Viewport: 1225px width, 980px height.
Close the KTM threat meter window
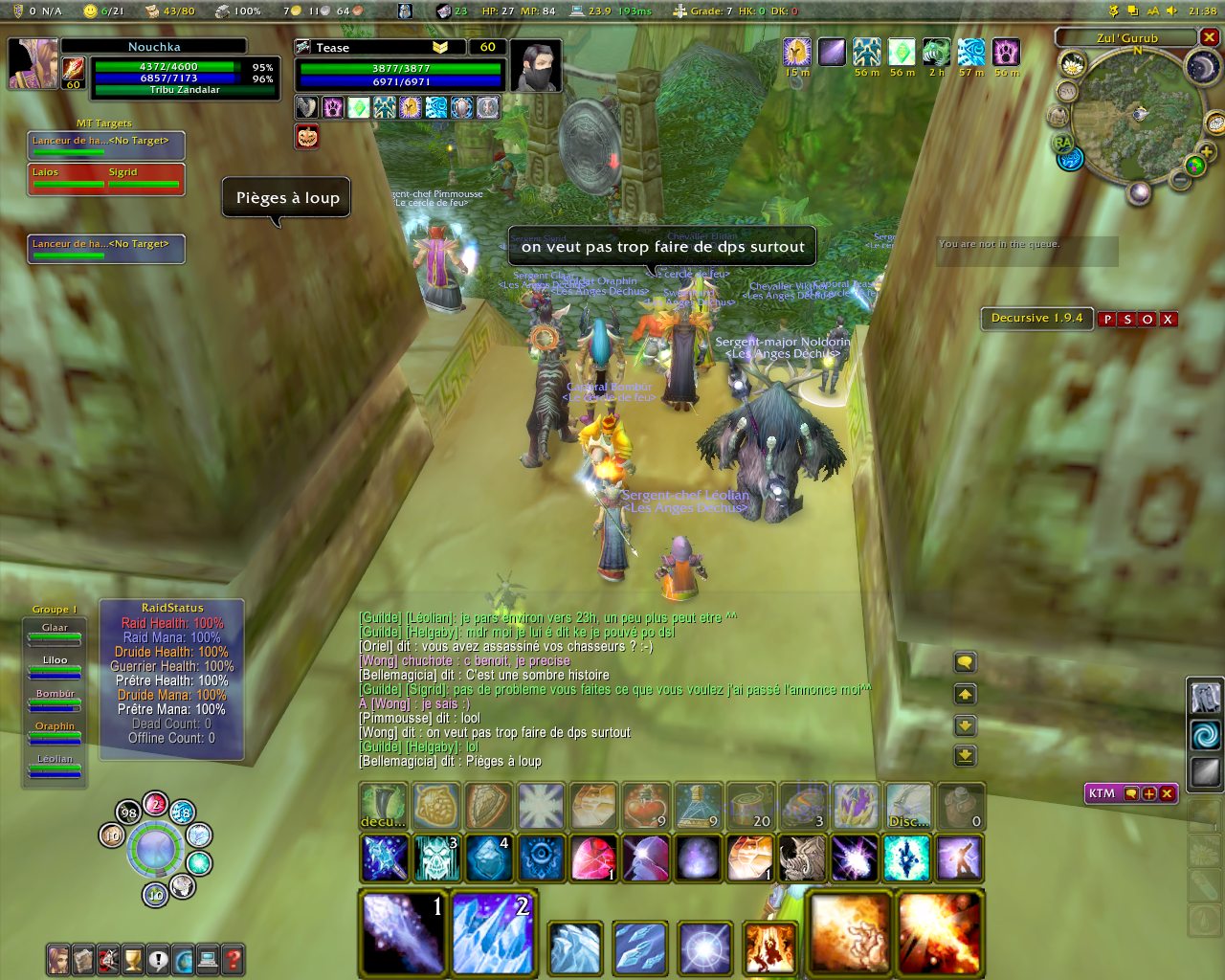coord(1167,793)
